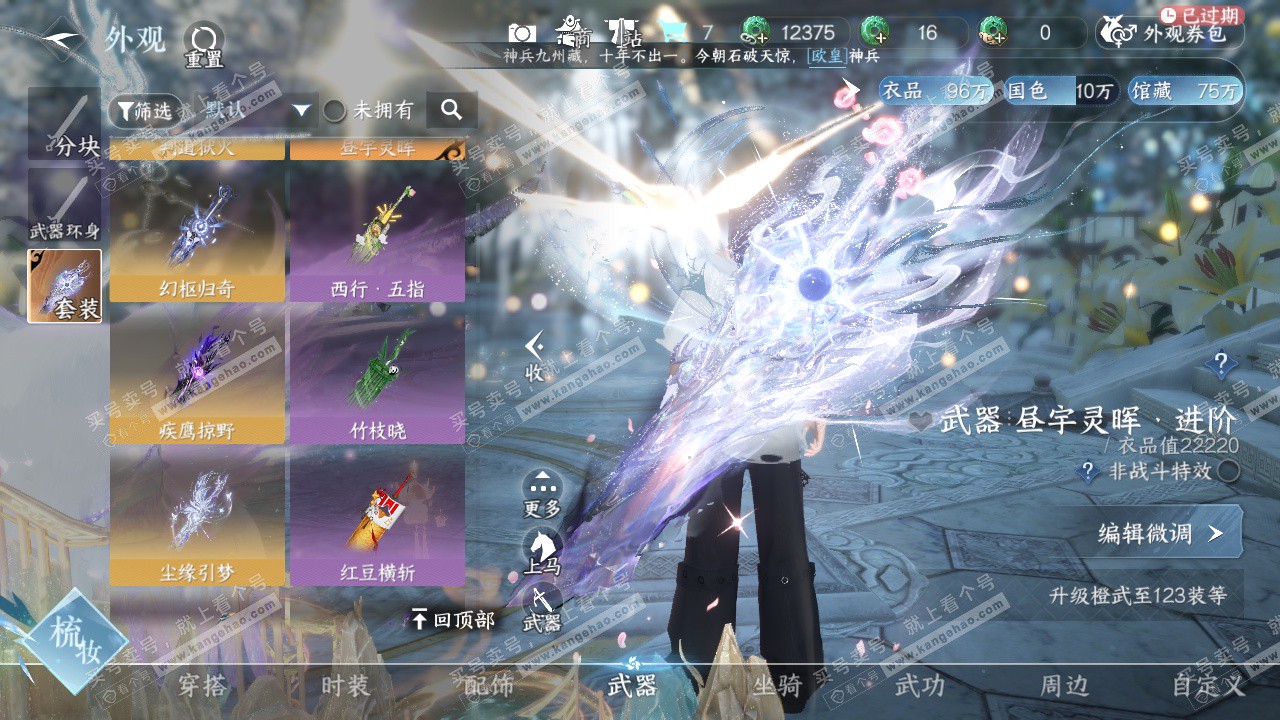Toggle the 非战斗特效 option

[1228, 471]
